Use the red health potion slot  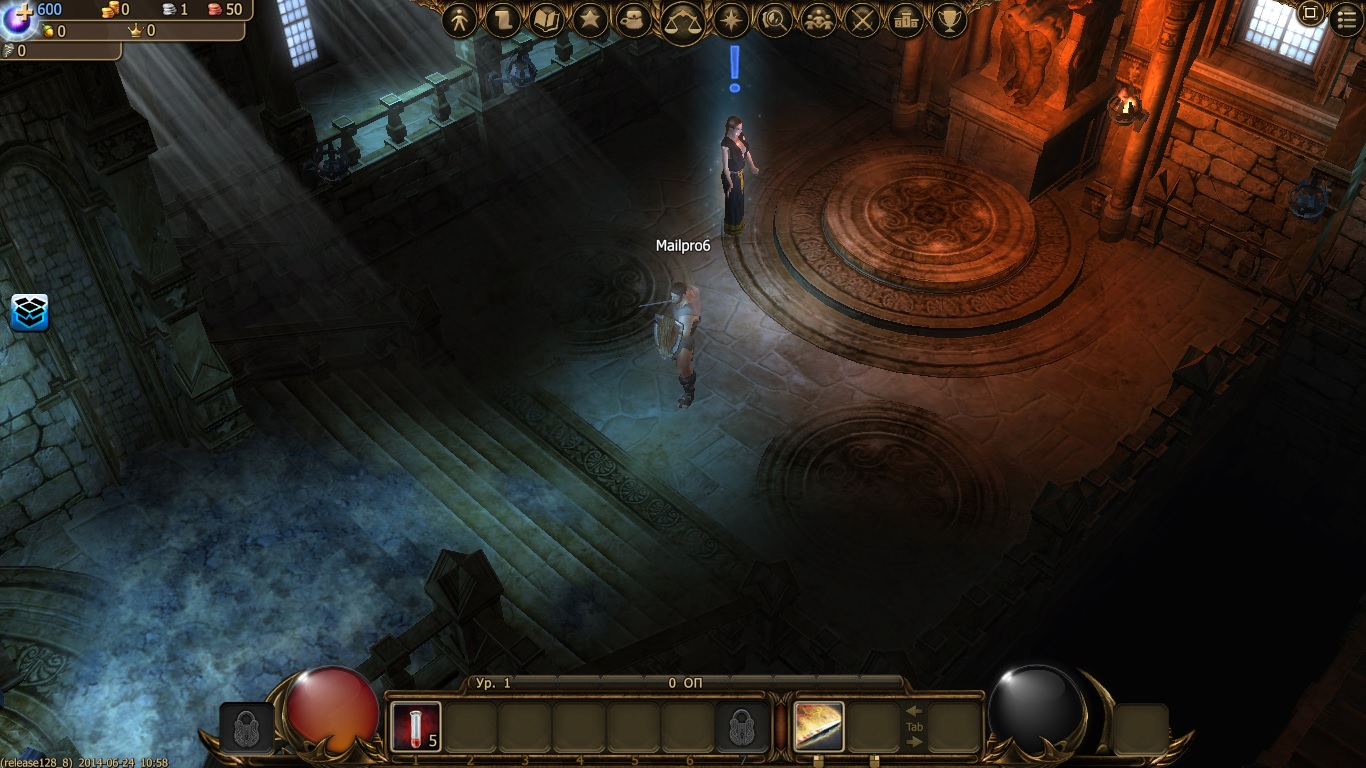click(x=415, y=727)
